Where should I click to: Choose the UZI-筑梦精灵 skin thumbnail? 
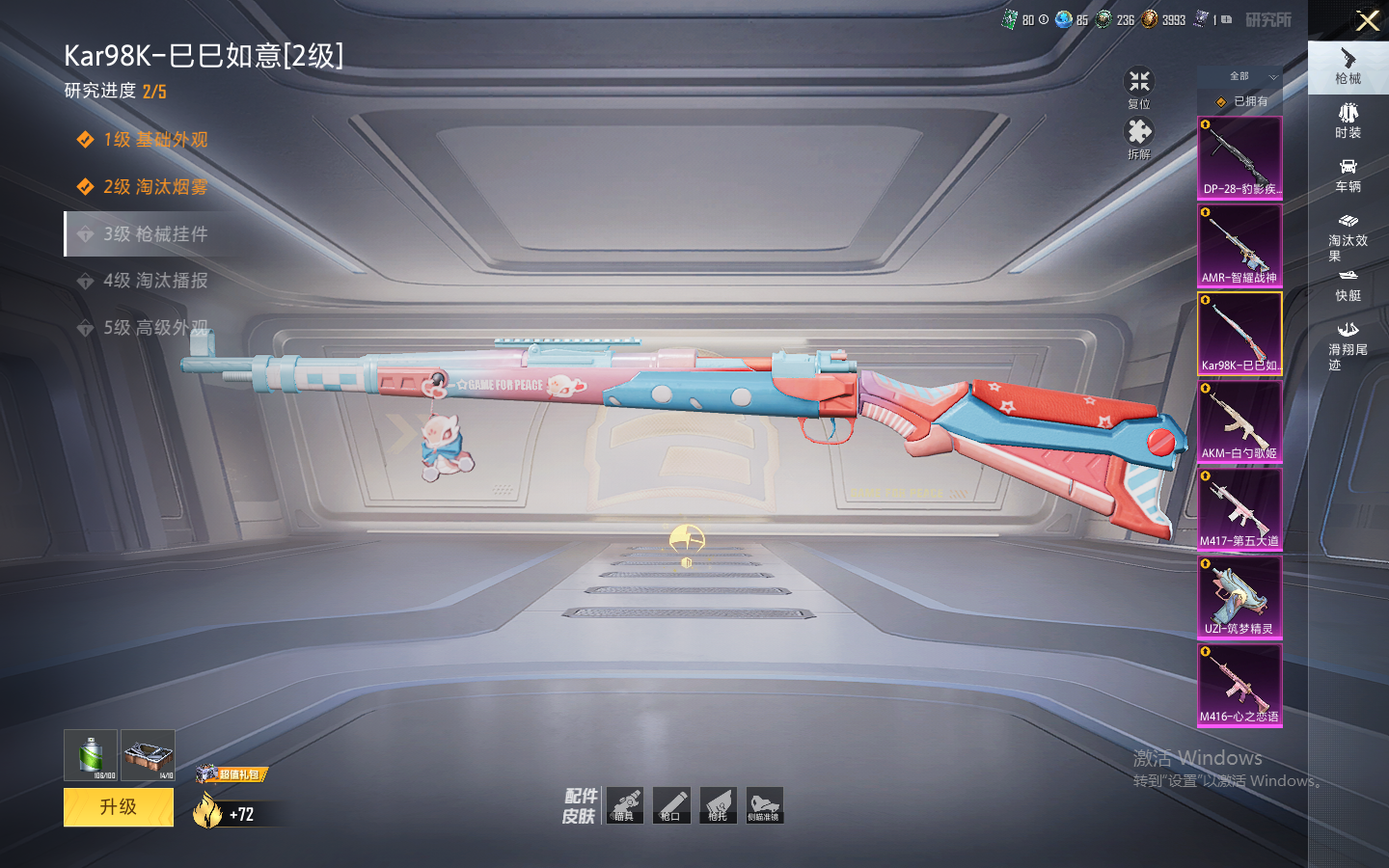[x=1239, y=597]
